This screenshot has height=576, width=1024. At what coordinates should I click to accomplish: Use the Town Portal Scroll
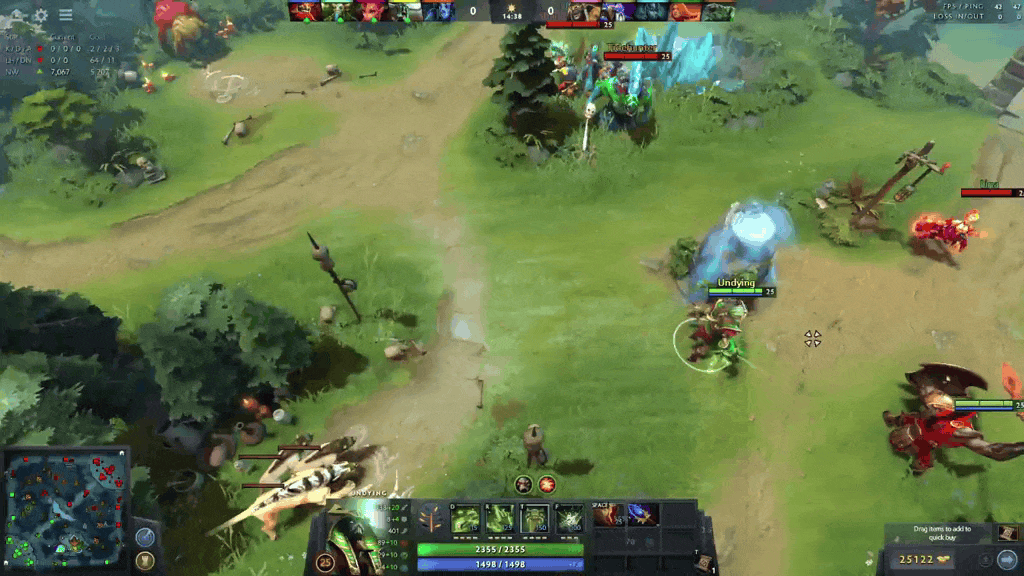tap(704, 562)
